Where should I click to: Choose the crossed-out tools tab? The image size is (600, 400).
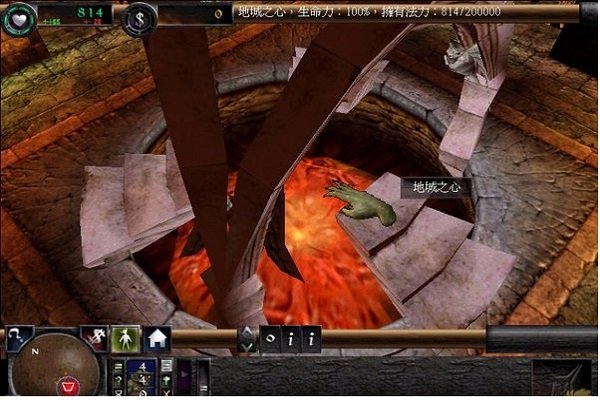coord(95,338)
